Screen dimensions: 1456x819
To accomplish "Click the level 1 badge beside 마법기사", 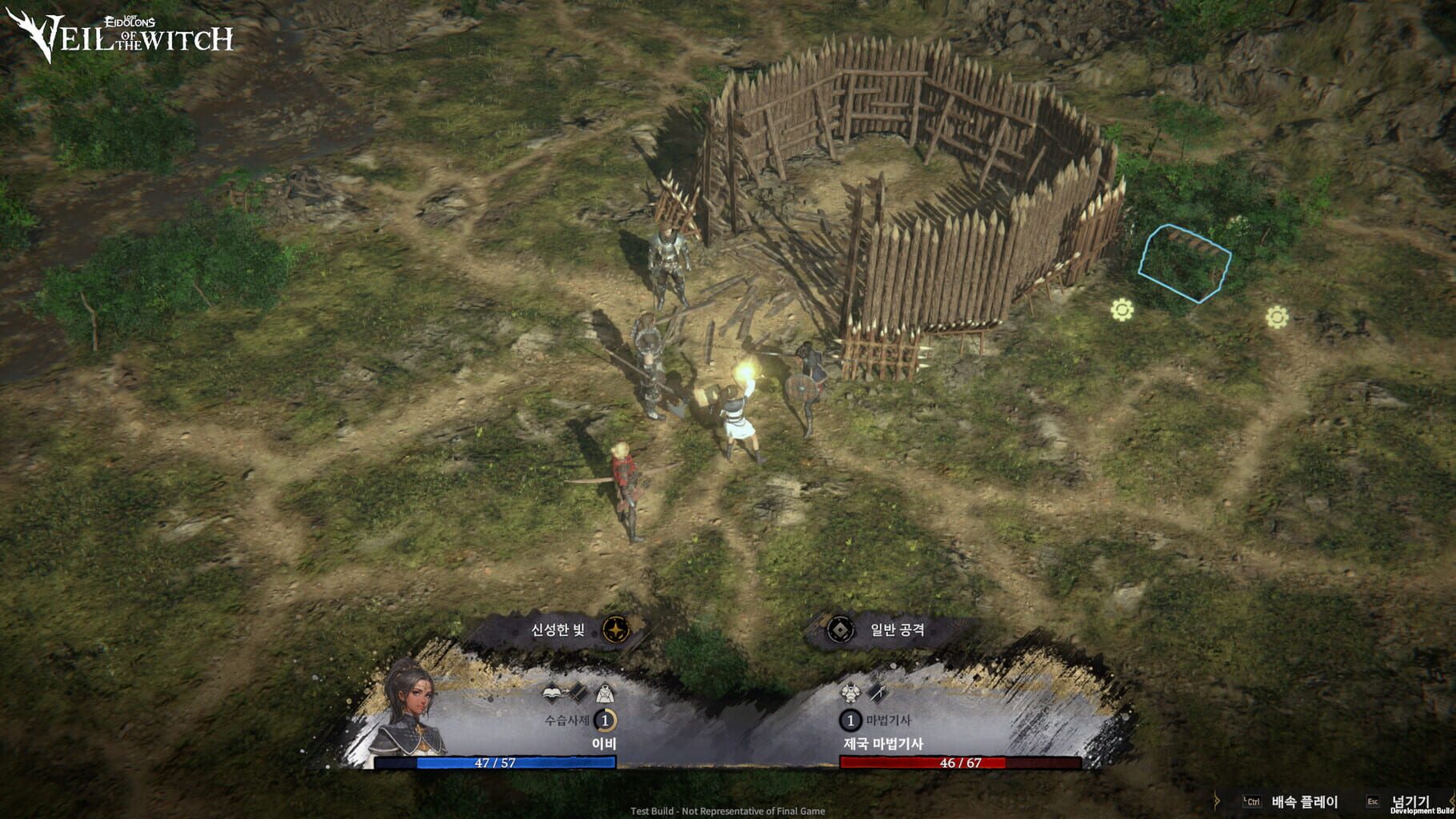I will pyautogui.click(x=850, y=721).
